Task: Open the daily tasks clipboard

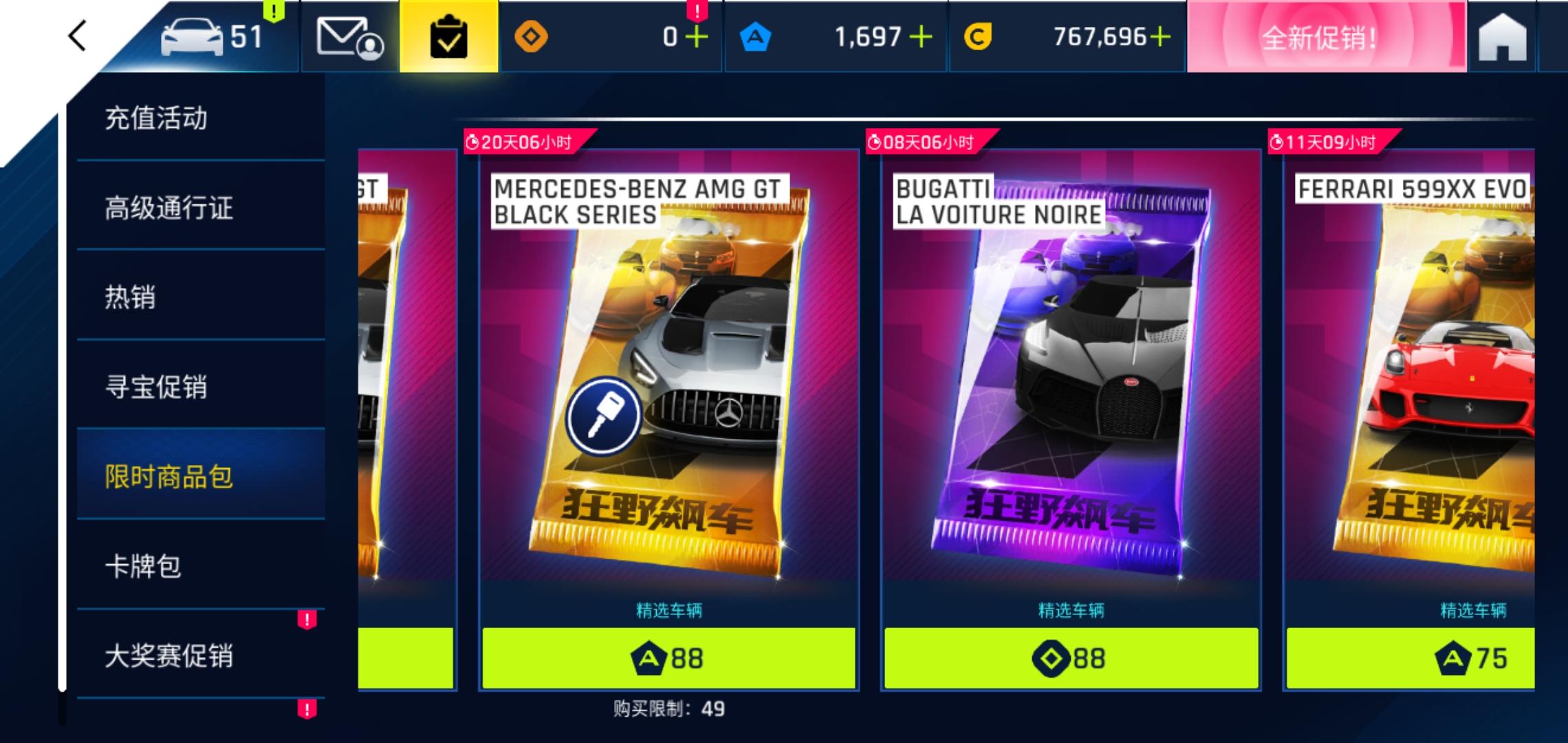Action: [448, 38]
